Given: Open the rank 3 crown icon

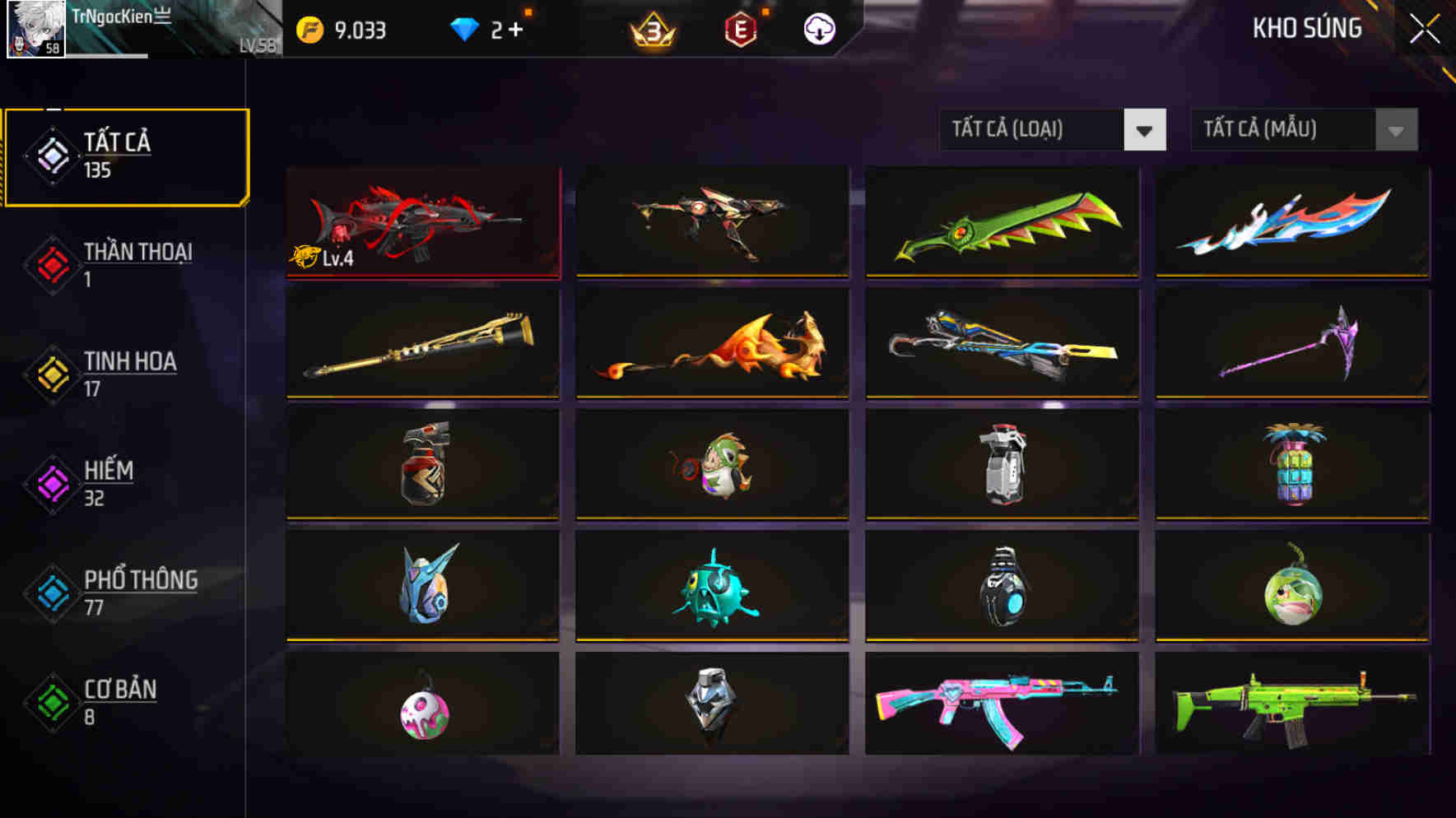Looking at the screenshot, I should coord(650,28).
